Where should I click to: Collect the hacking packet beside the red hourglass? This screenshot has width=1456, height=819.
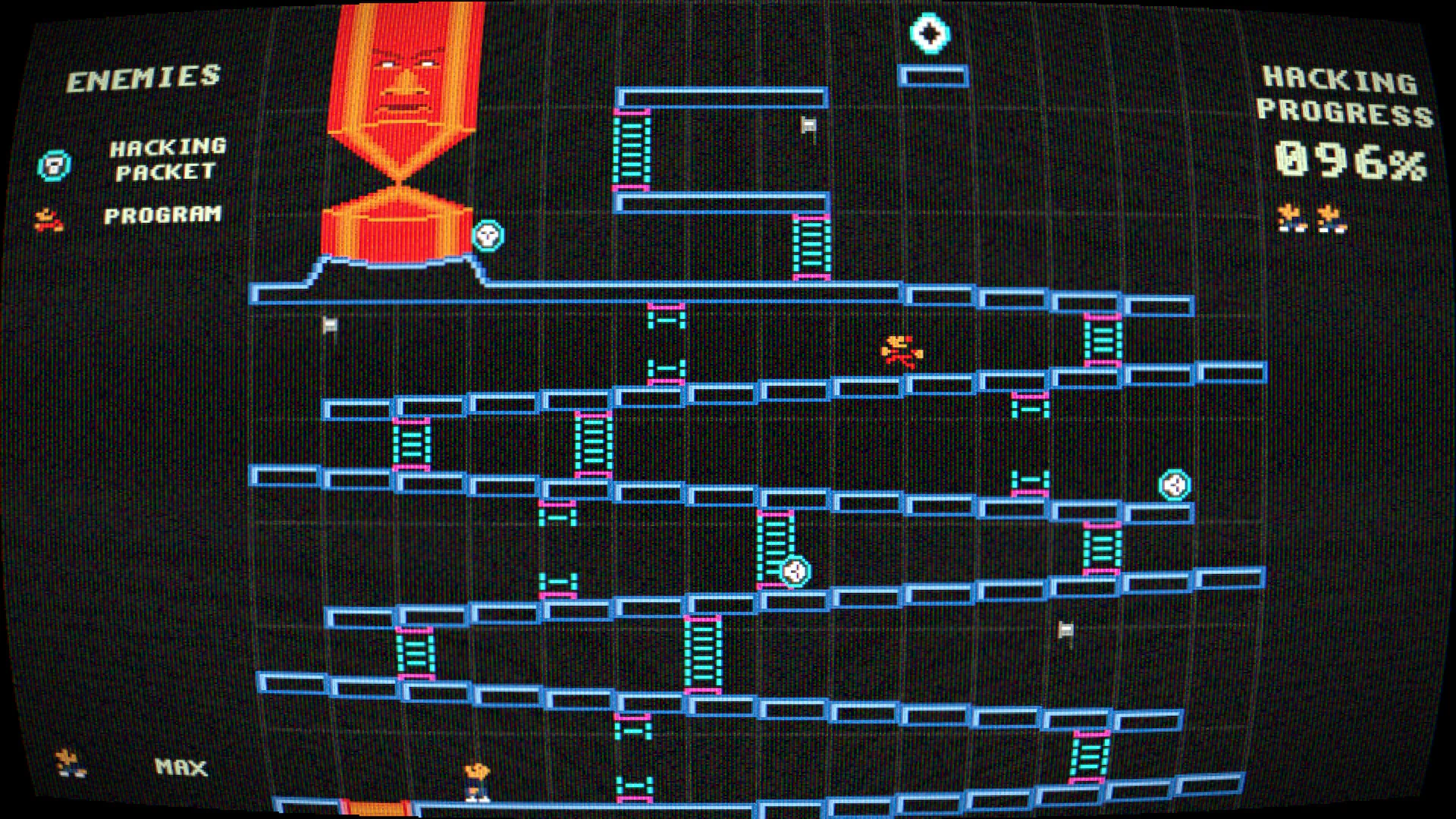point(490,237)
